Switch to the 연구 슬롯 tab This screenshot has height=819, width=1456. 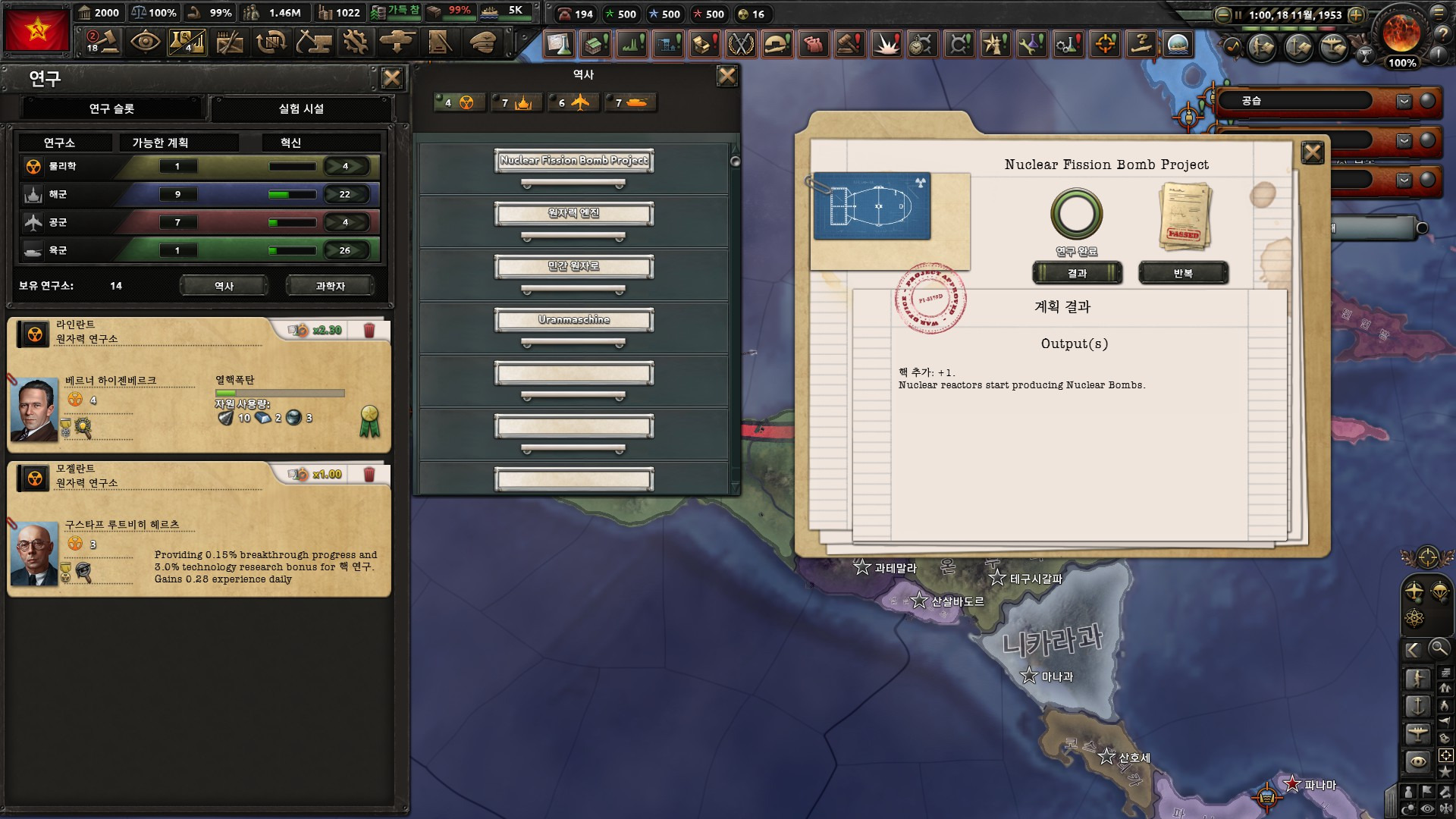coord(111,108)
